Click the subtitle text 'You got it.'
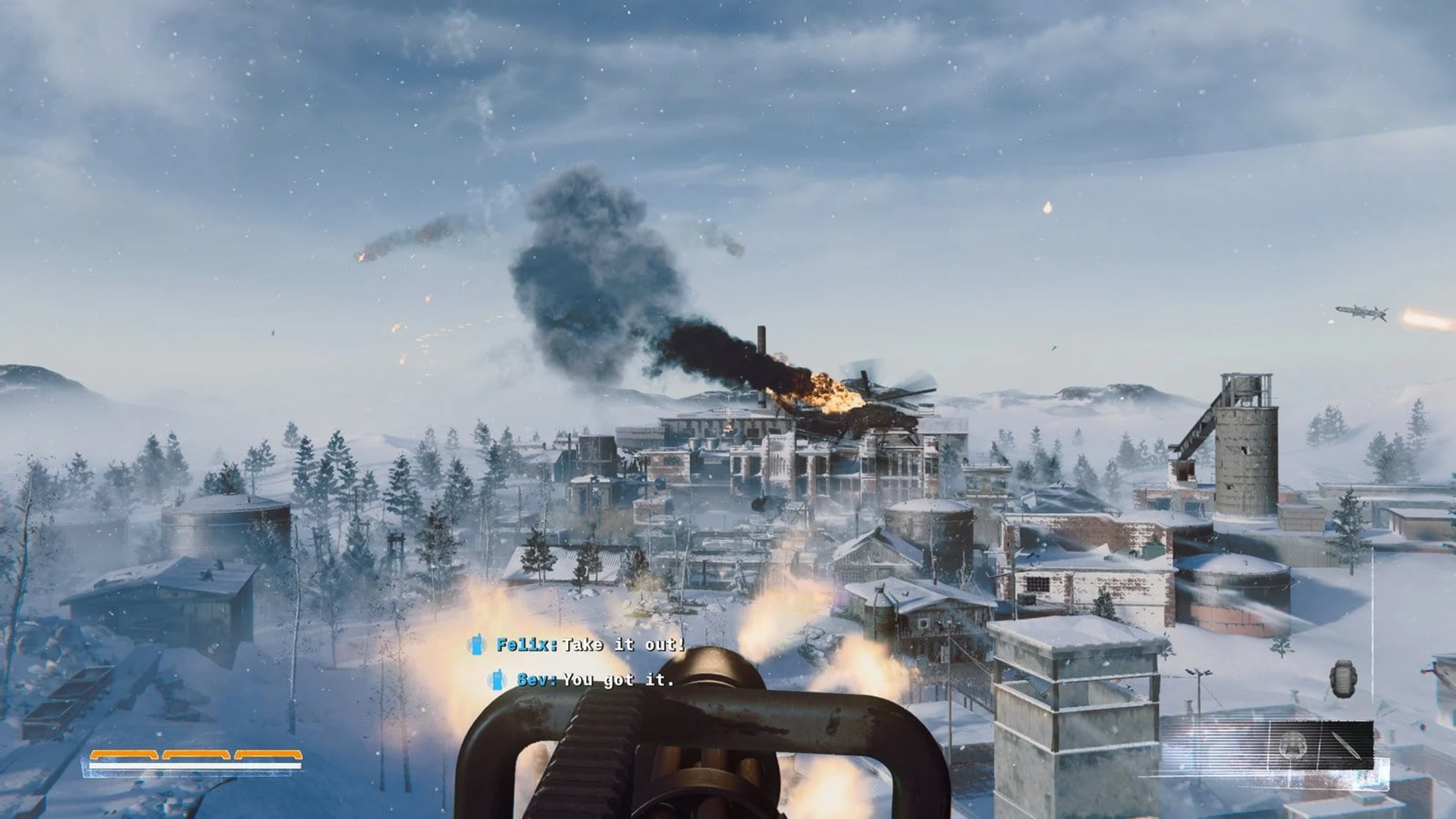Screen dimensions: 1456x819 click(618, 681)
